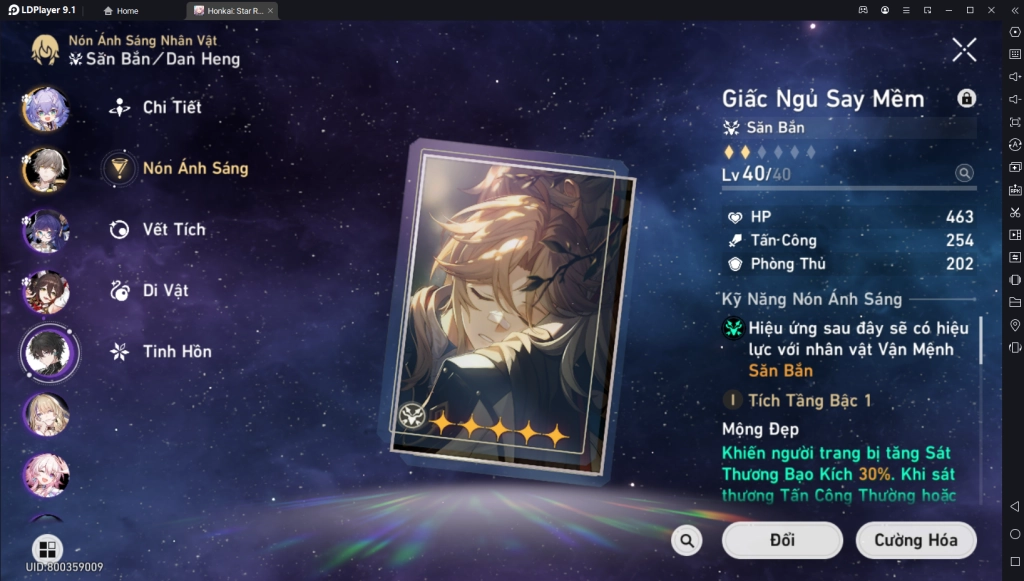Click the Đổi button
The width and height of the screenshot is (1024, 581).
782,541
